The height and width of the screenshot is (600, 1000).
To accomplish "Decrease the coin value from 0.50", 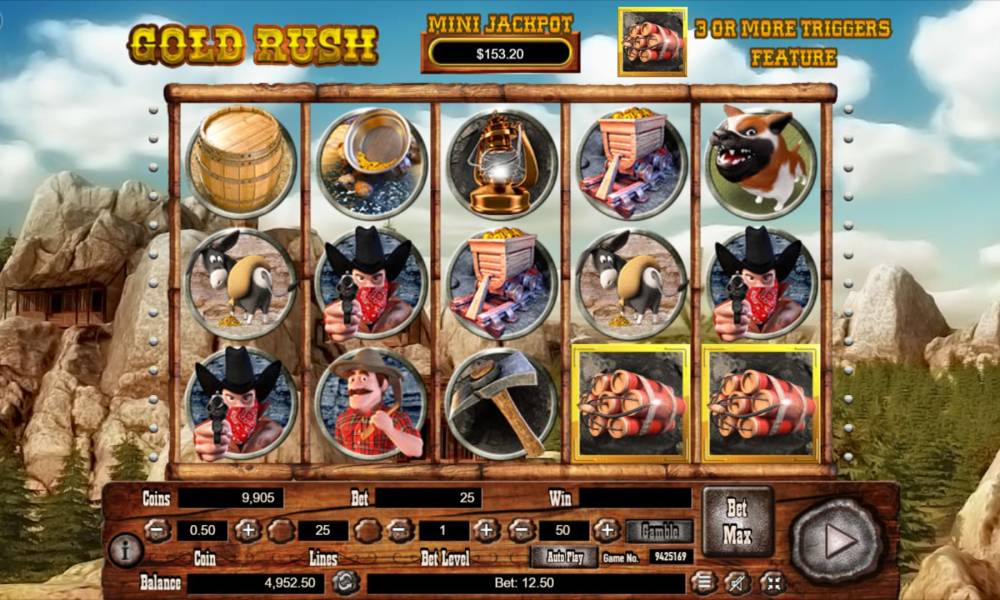I will click(157, 531).
